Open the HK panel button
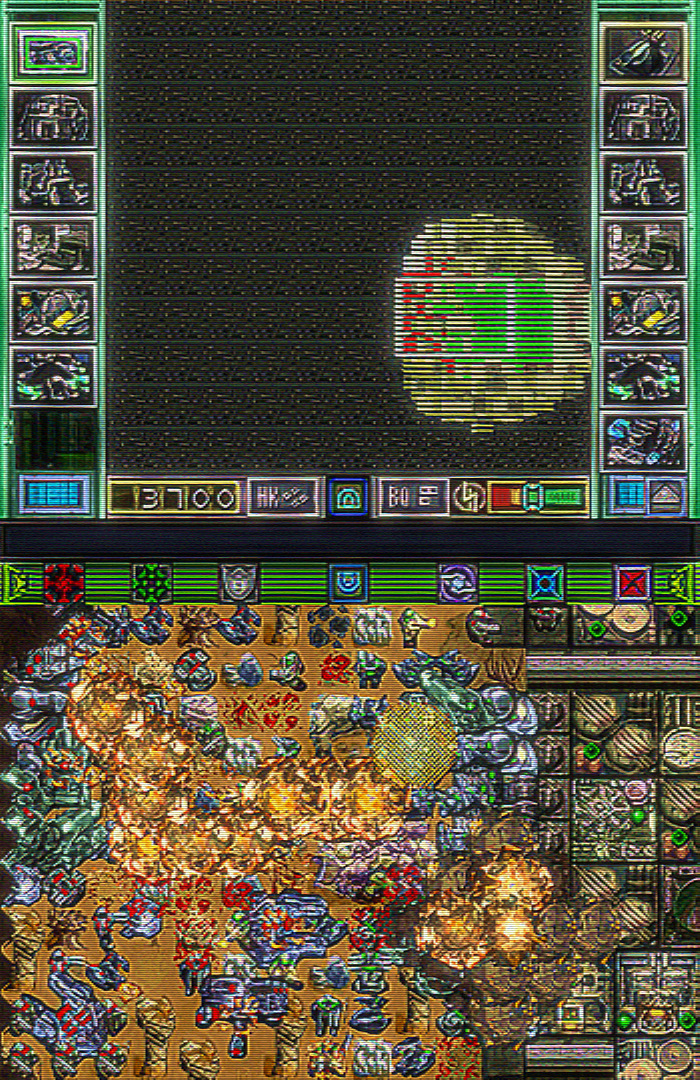The height and width of the screenshot is (1080, 700). (x=283, y=496)
